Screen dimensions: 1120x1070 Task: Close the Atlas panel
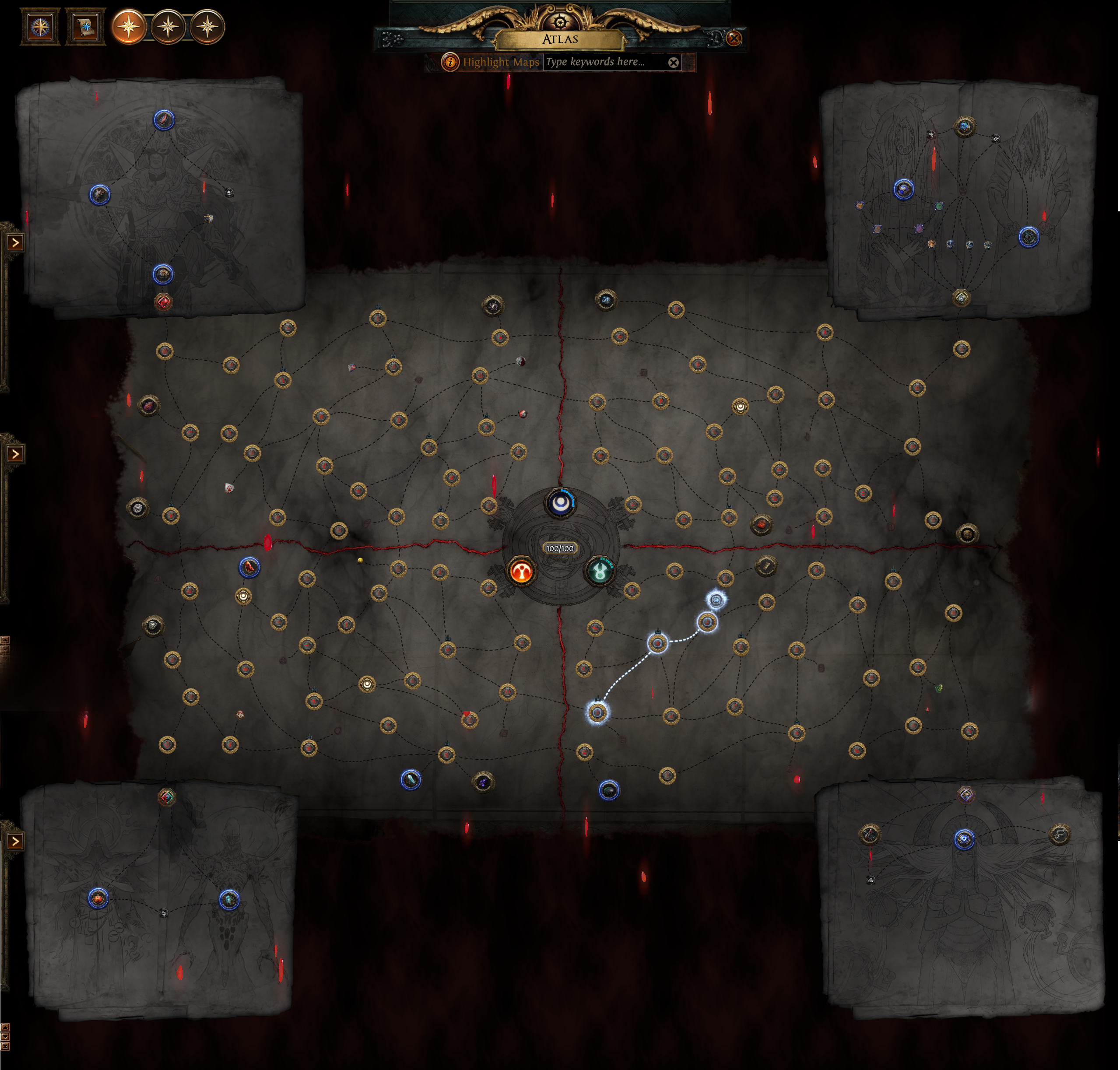pyautogui.click(x=734, y=38)
